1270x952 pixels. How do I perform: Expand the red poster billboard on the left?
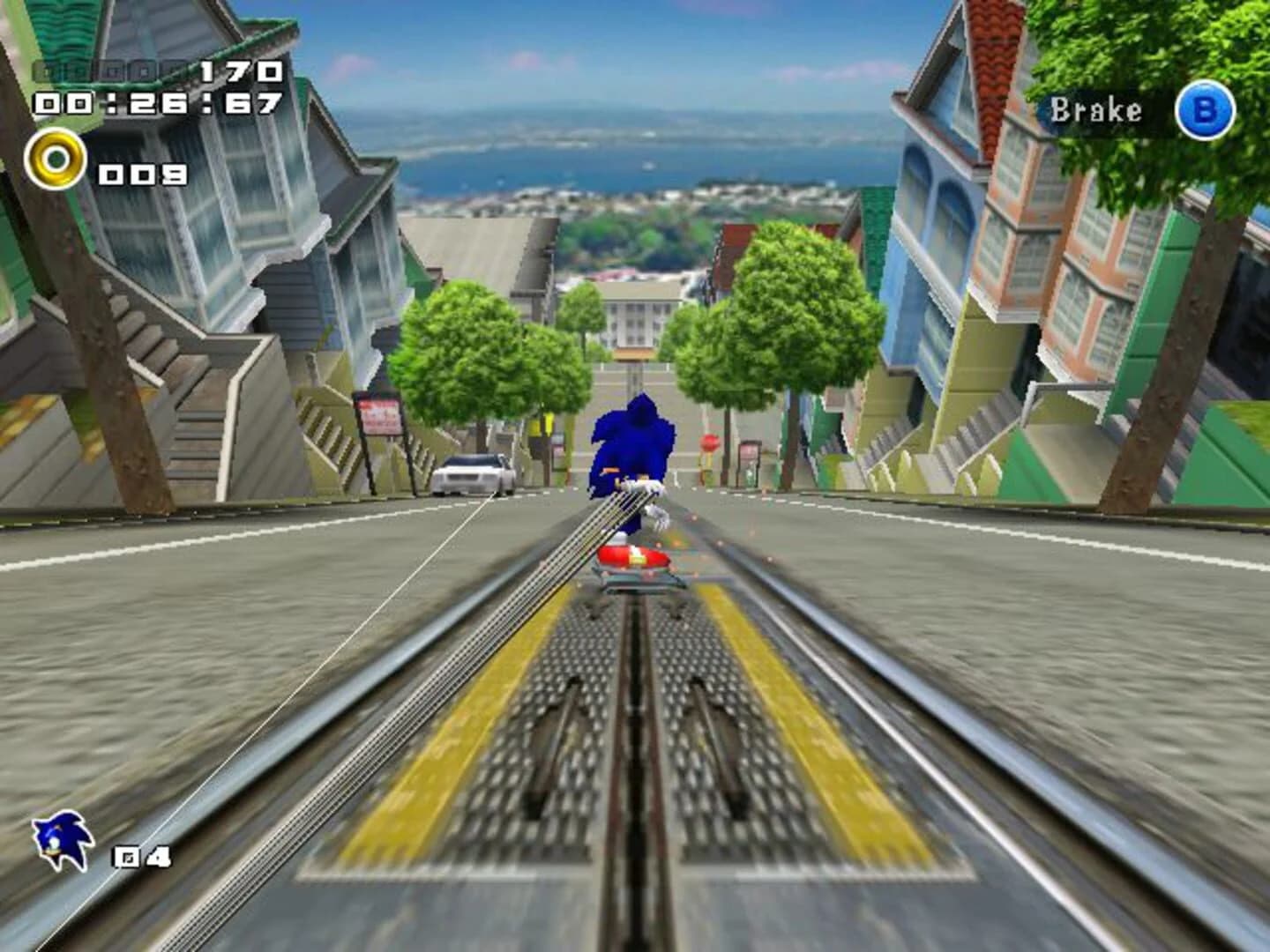[378, 414]
